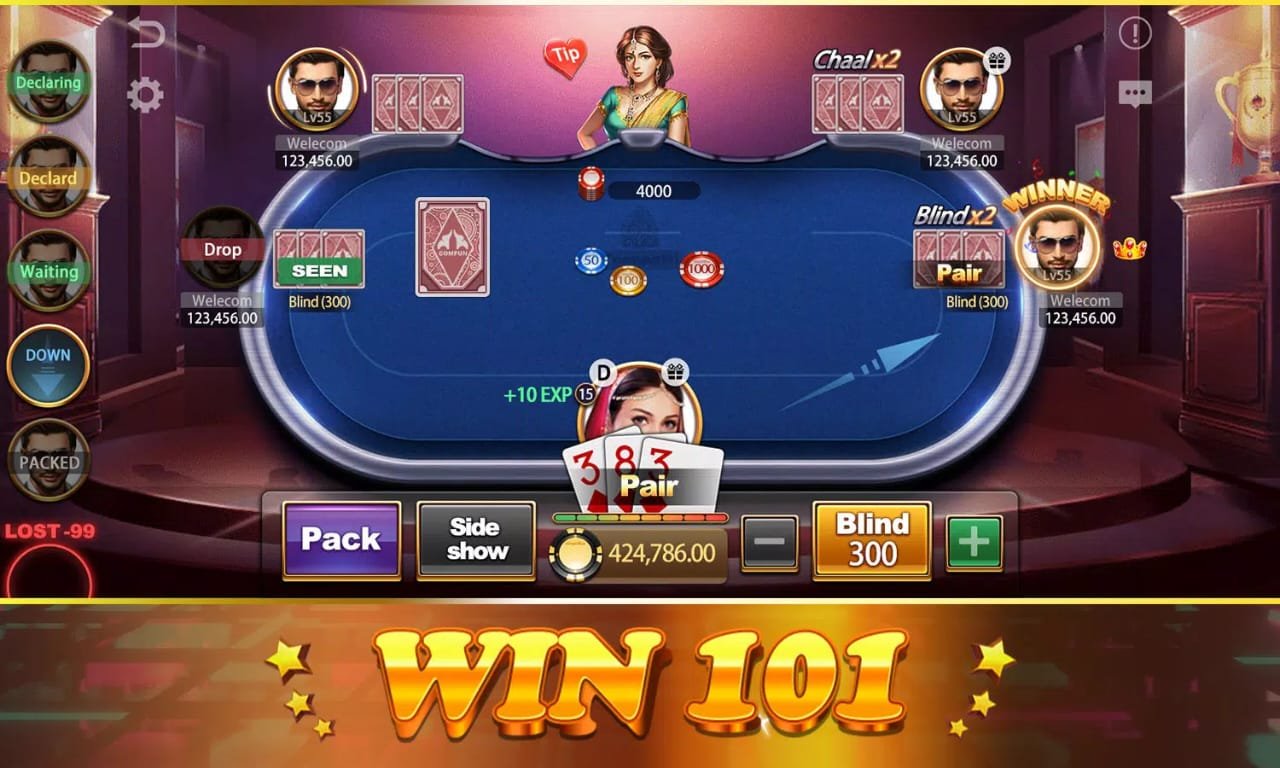This screenshot has width=1280, height=768.
Task: Open the gift box beside top-right player
Action: click(x=997, y=62)
